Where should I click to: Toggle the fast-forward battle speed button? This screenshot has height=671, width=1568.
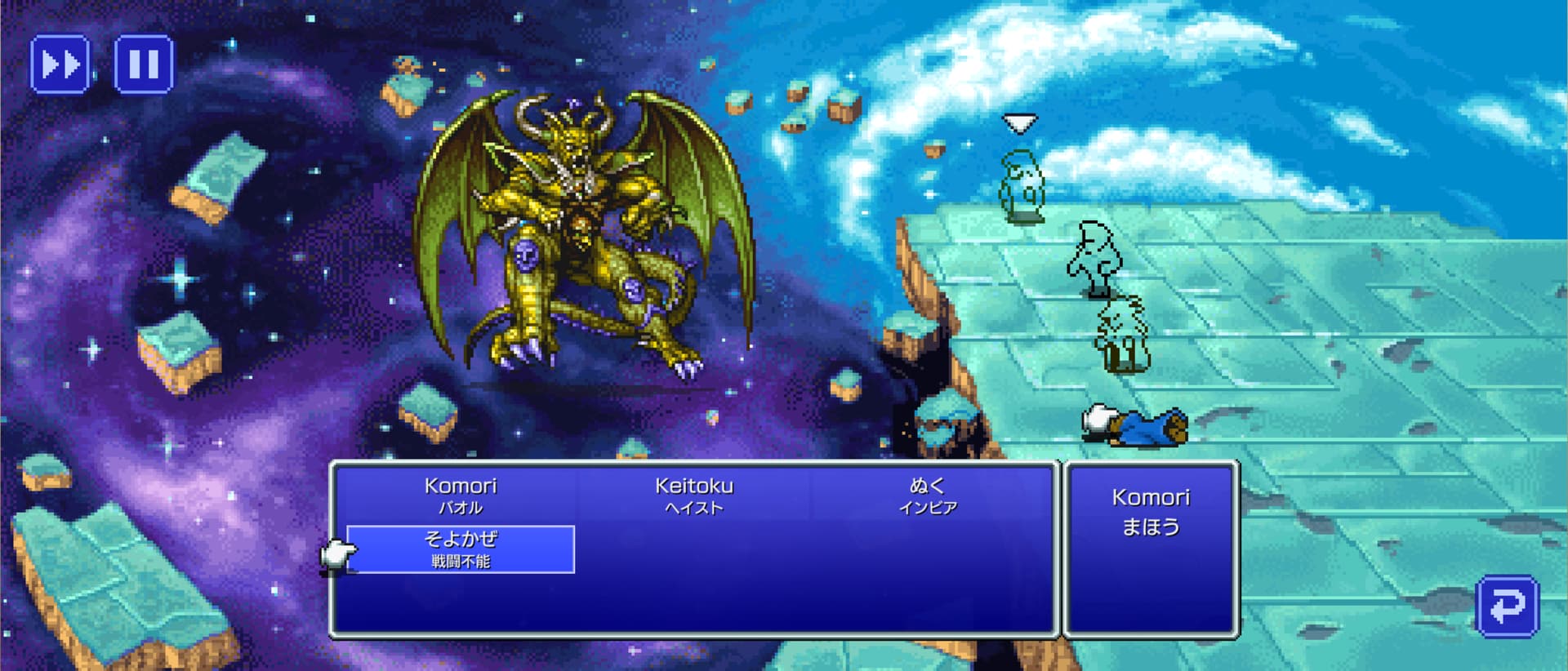60,64
